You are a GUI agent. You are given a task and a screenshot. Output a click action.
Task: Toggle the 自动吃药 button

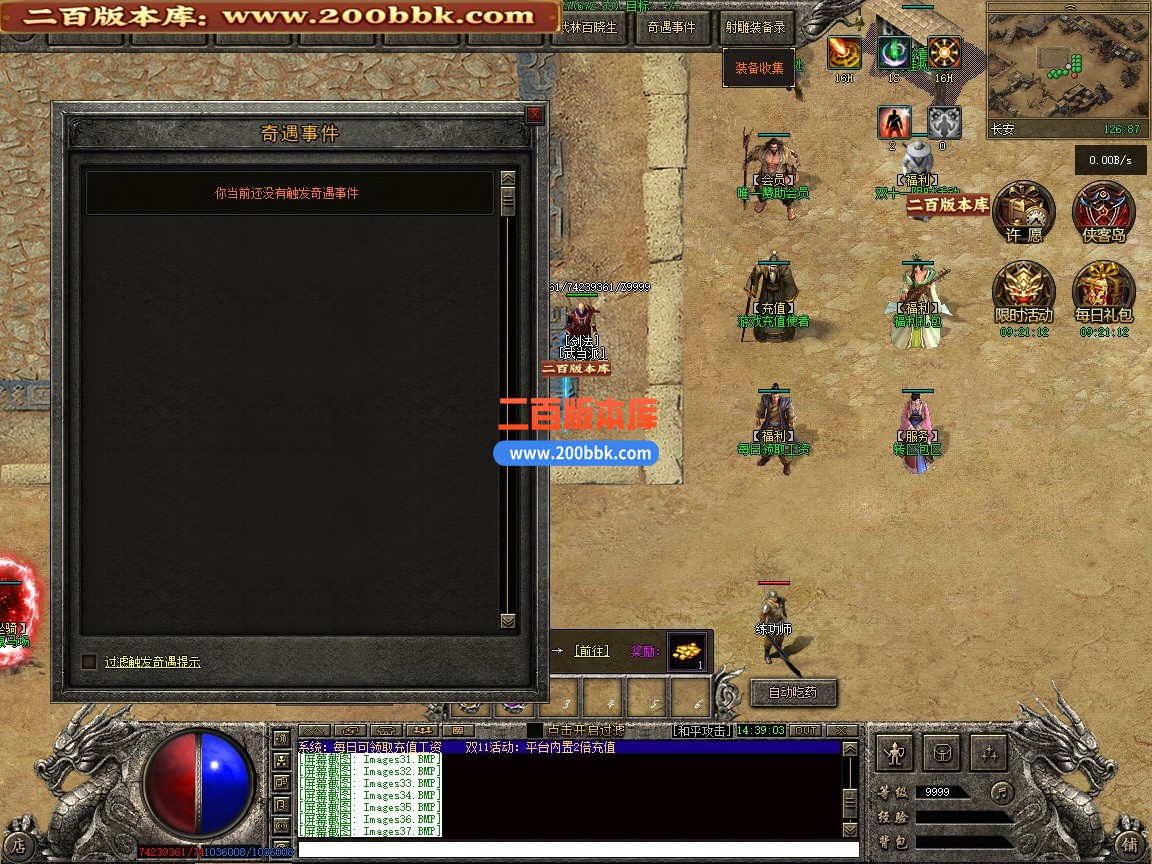[792, 692]
